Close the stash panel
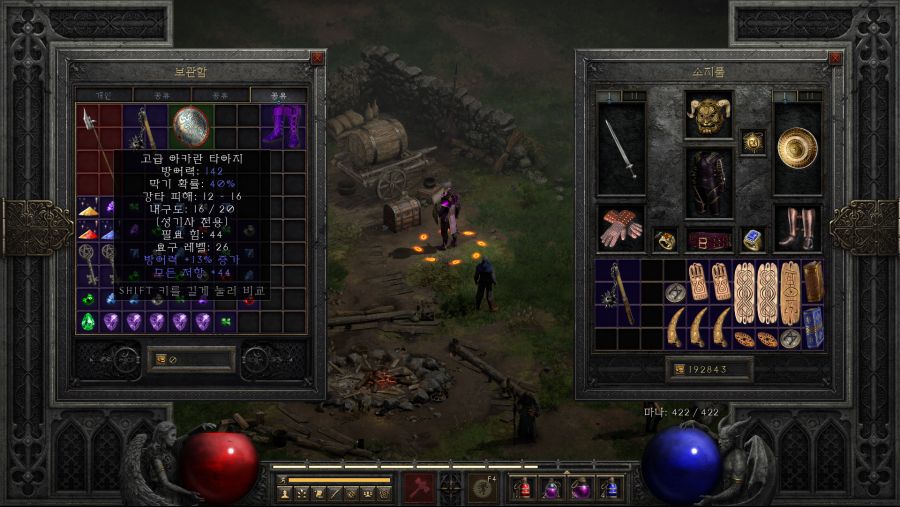 (x=317, y=58)
